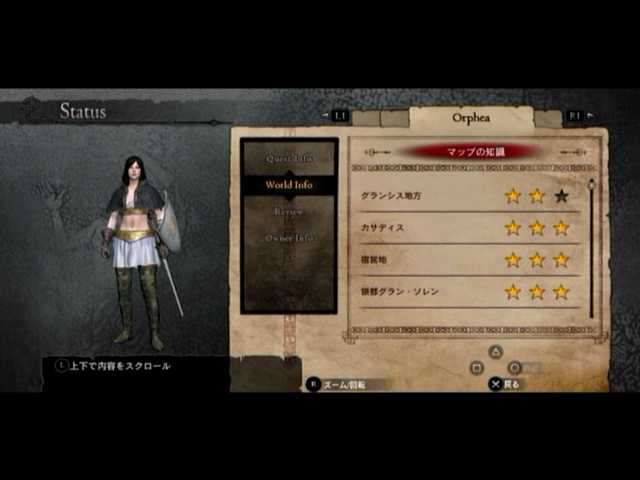Image resolution: width=640 pixels, height=480 pixels.
Task: Open the Owner Info entry
Action: coord(289,238)
